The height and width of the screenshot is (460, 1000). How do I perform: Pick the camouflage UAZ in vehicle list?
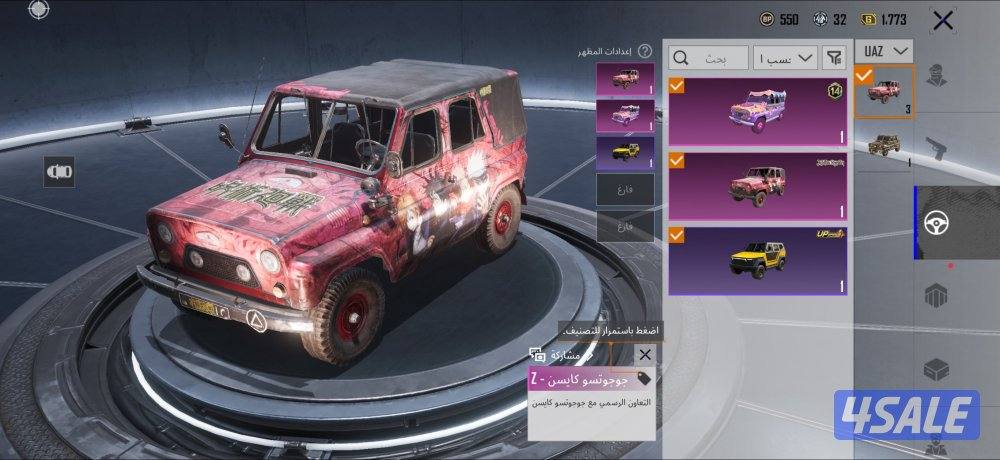[x=884, y=145]
